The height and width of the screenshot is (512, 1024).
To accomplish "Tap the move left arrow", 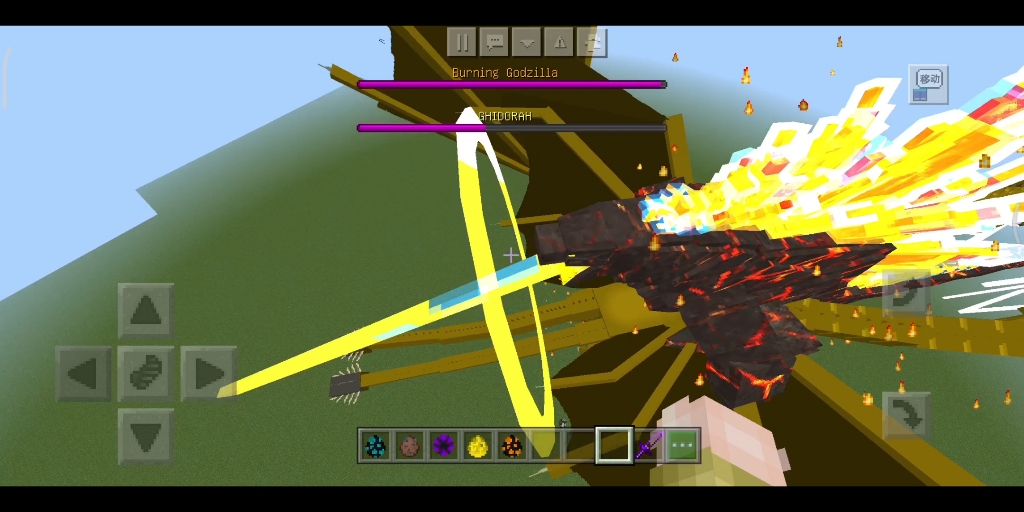I will 84,374.
